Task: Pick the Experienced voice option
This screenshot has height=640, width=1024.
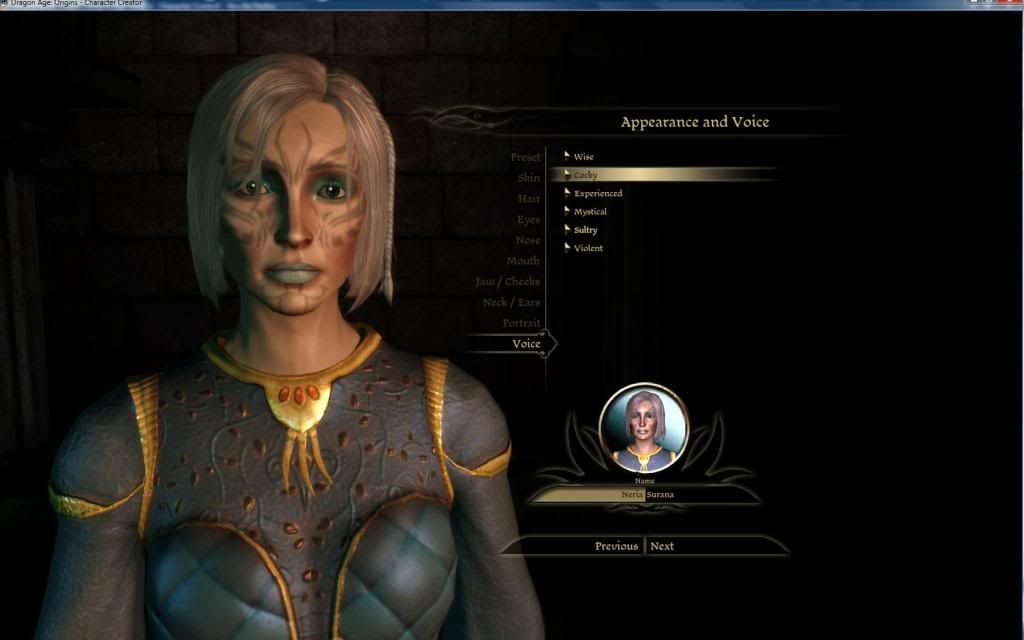Action: [x=597, y=193]
